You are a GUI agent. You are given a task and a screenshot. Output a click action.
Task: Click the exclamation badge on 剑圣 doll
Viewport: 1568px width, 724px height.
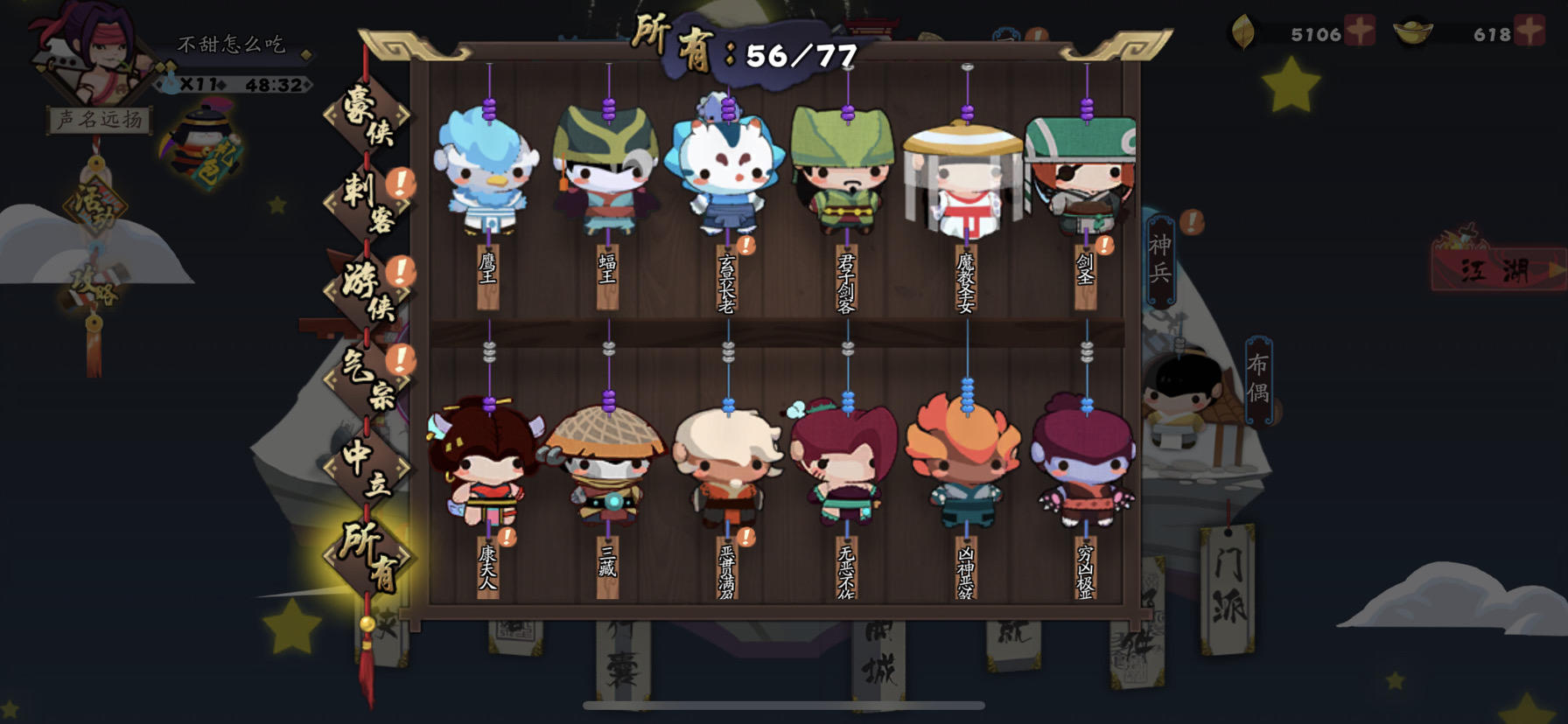[1105, 243]
